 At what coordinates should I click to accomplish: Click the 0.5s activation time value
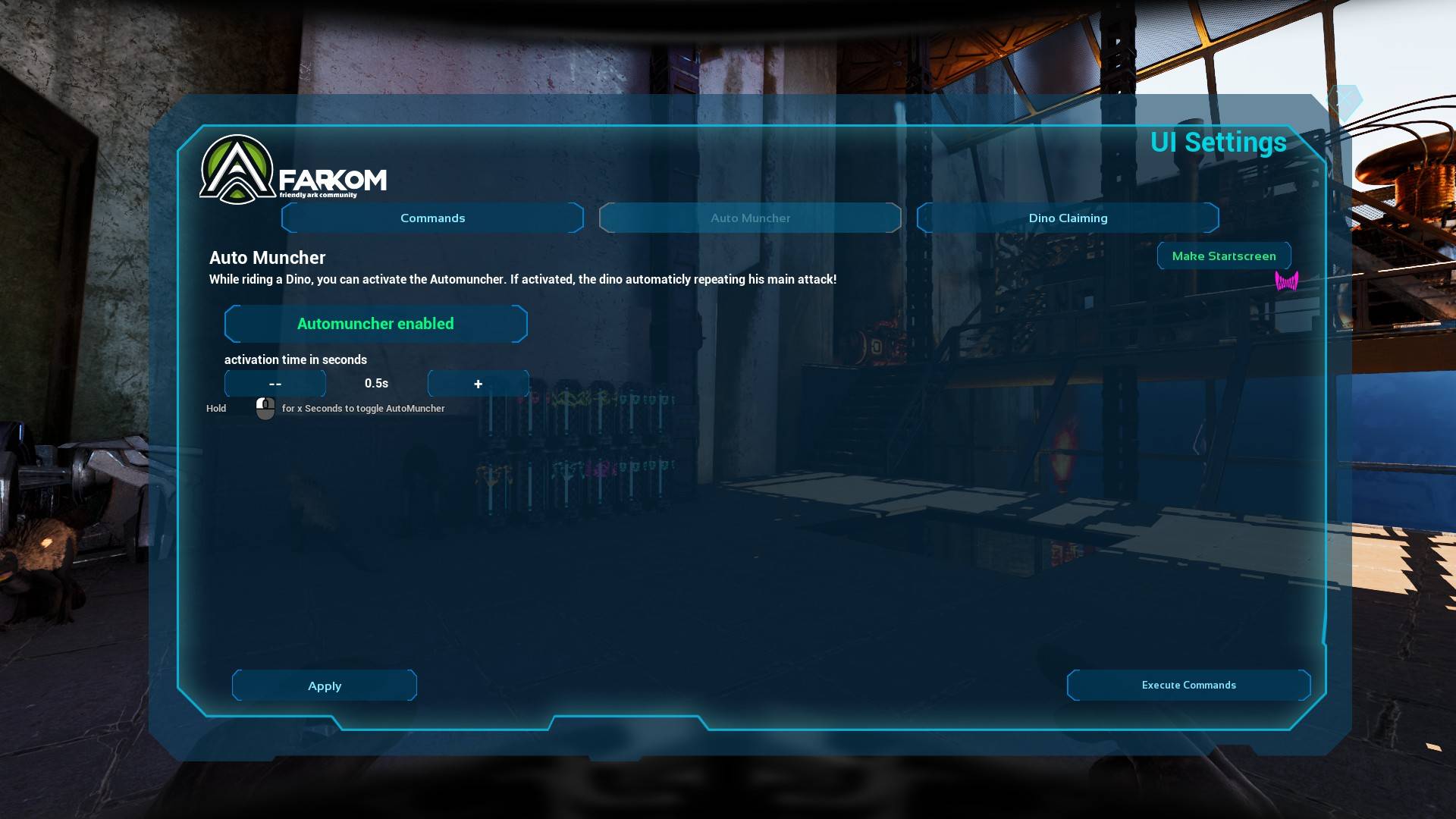pos(376,384)
